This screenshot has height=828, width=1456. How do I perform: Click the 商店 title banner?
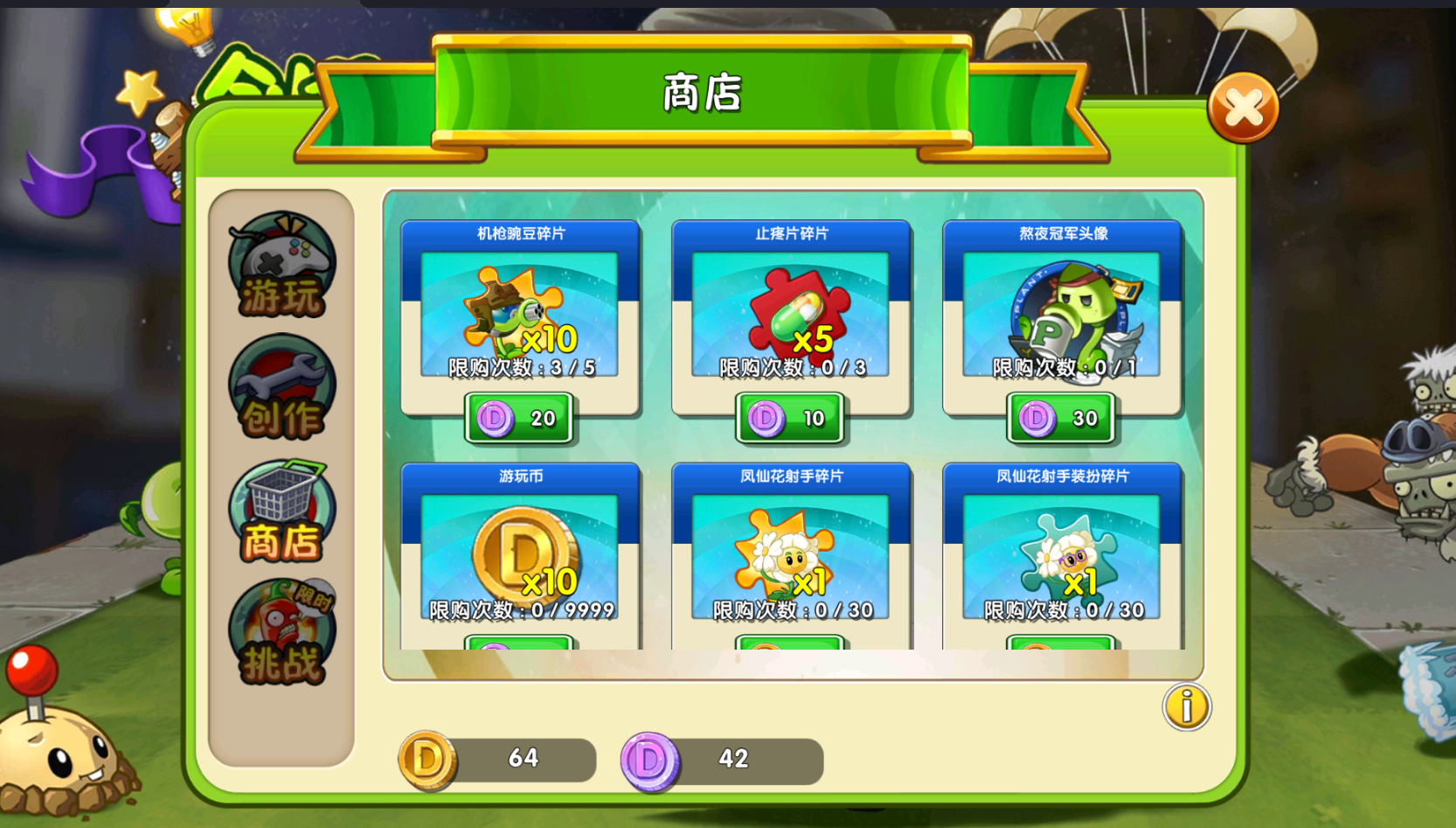pyautogui.click(x=699, y=96)
